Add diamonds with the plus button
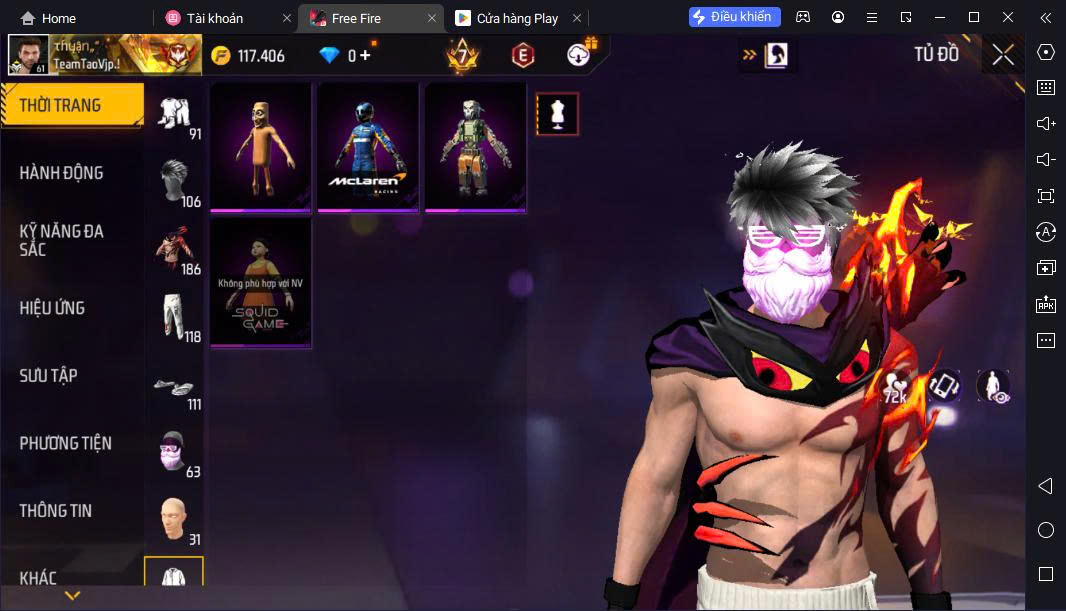The image size is (1066, 611). pyautogui.click(x=365, y=56)
